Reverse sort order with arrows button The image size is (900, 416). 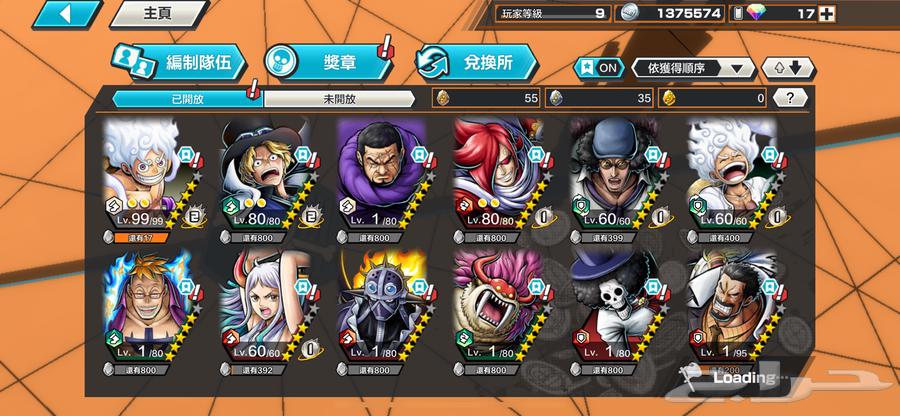point(787,67)
